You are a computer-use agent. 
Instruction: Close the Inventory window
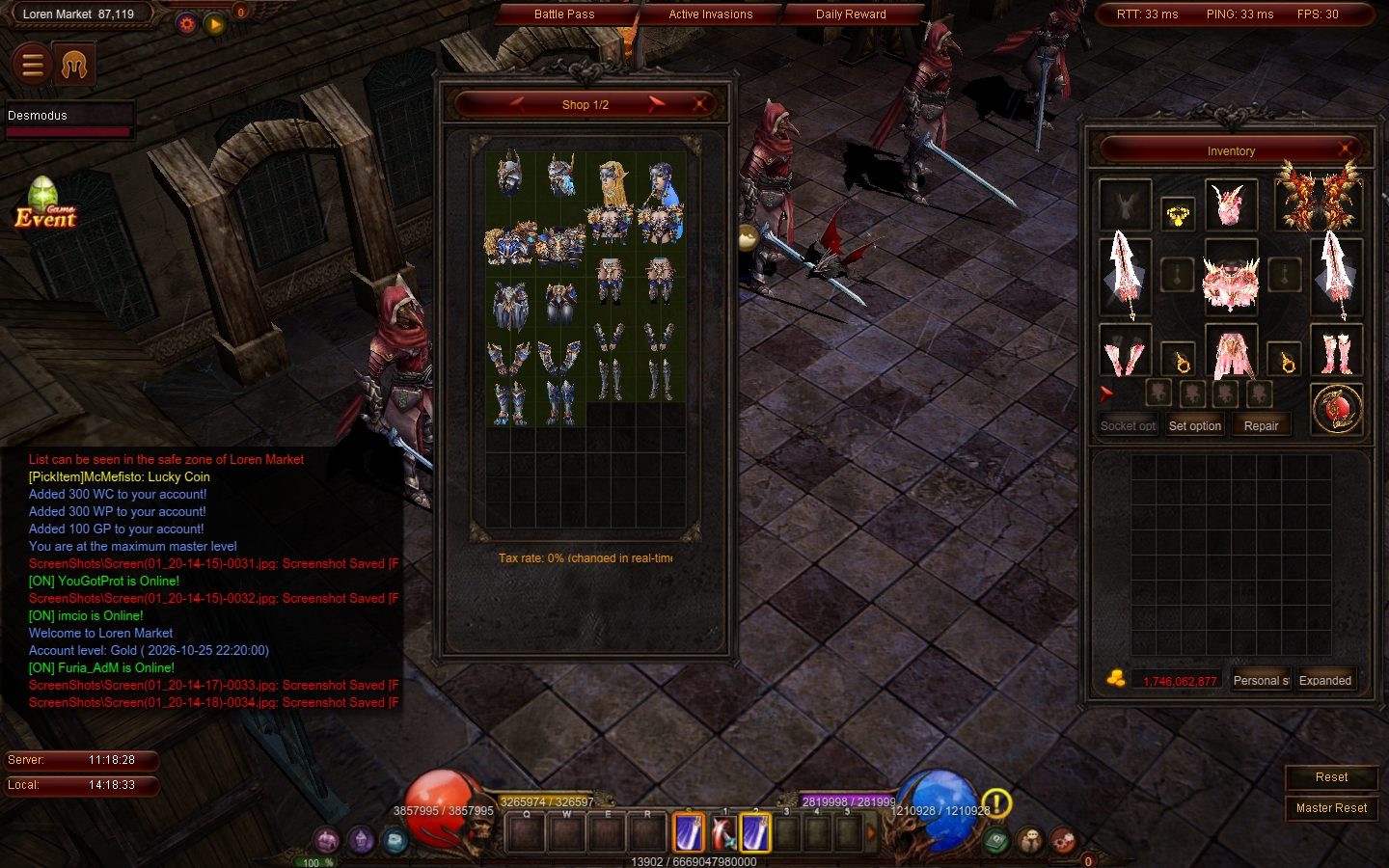point(1346,149)
